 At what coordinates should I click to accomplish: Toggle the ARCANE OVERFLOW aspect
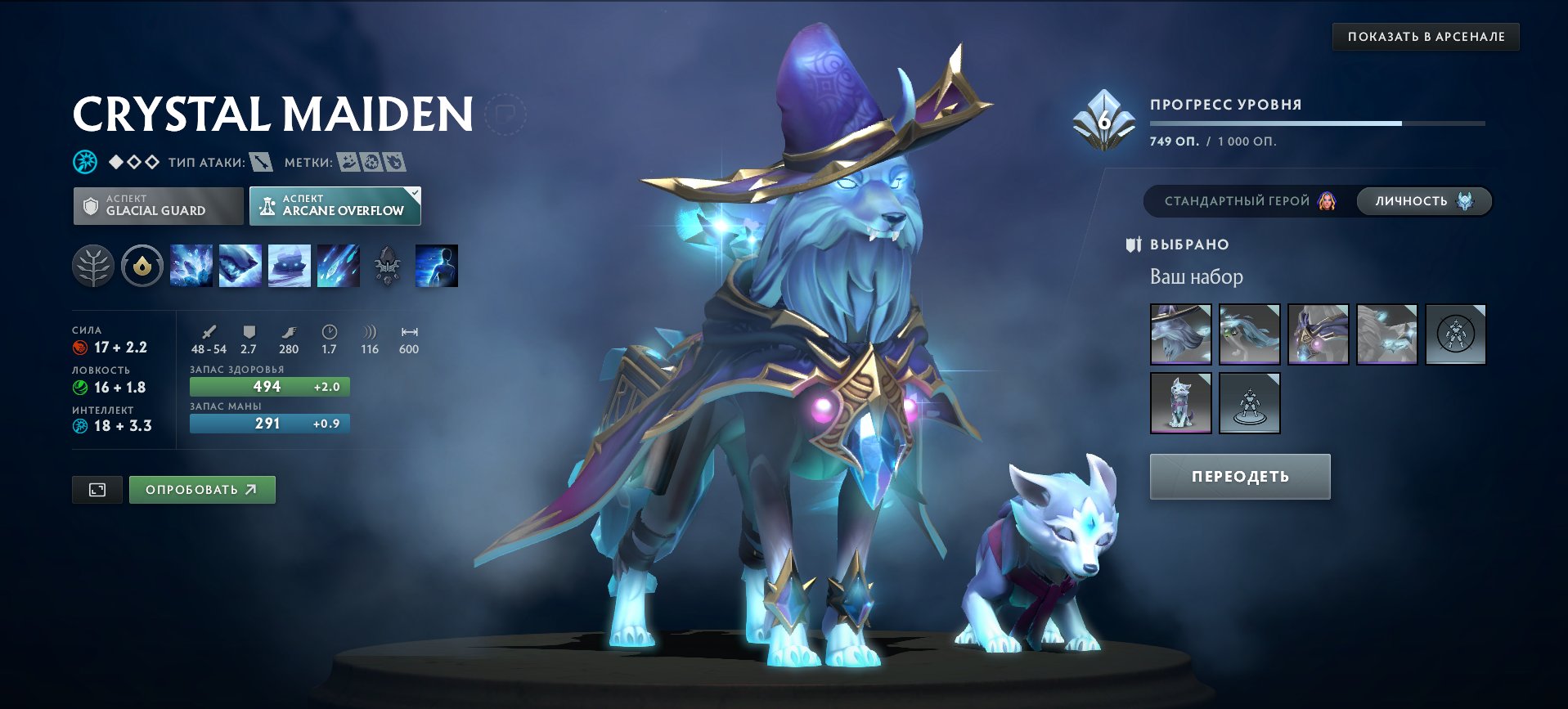tap(334, 206)
